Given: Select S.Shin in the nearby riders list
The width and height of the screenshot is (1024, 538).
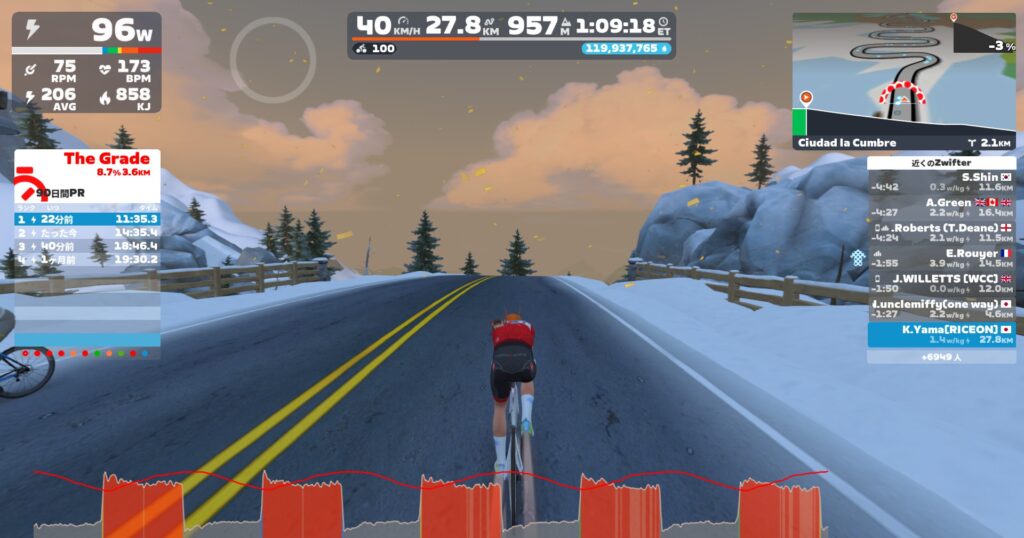Looking at the screenshot, I should [x=941, y=181].
